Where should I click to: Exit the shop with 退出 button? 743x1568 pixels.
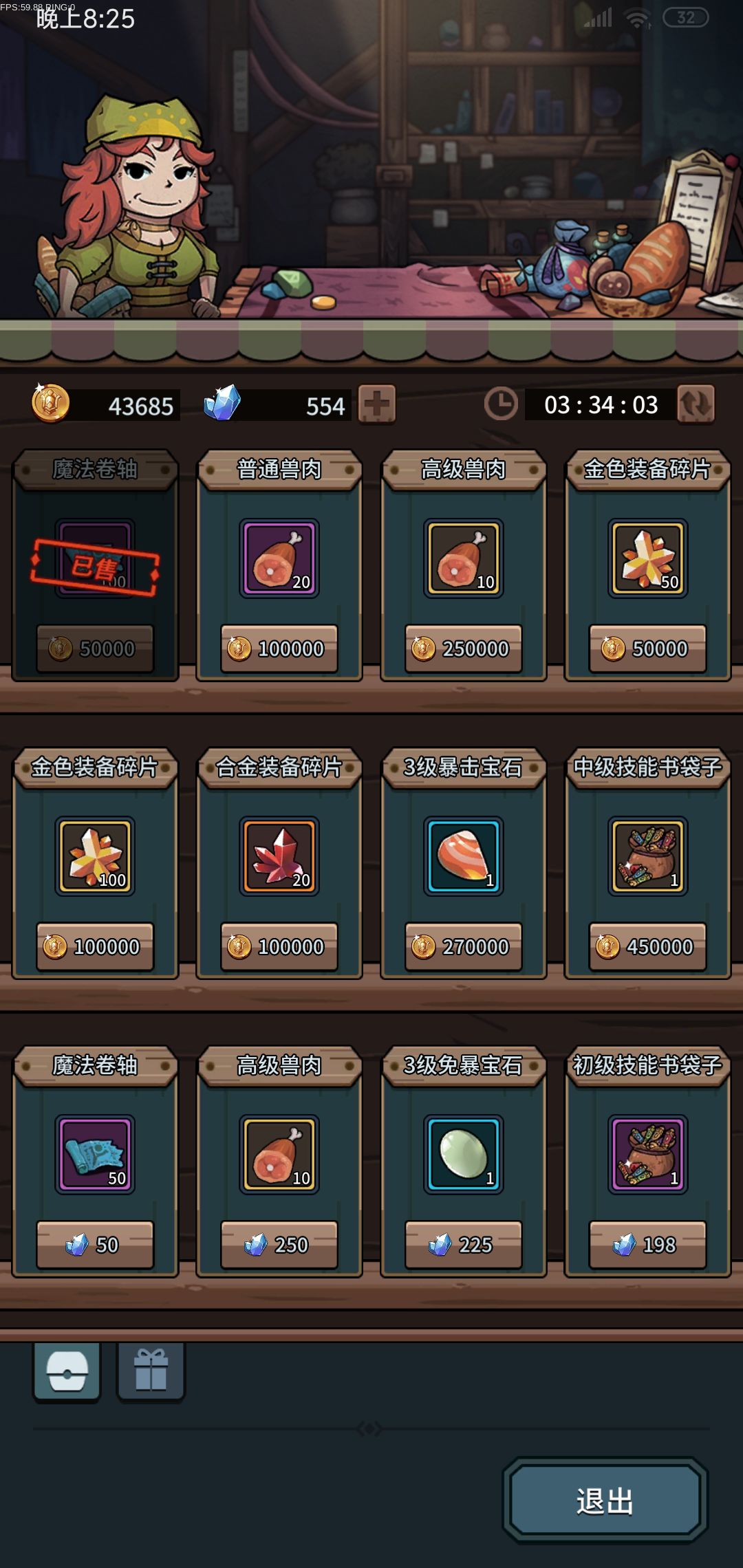click(x=605, y=1501)
